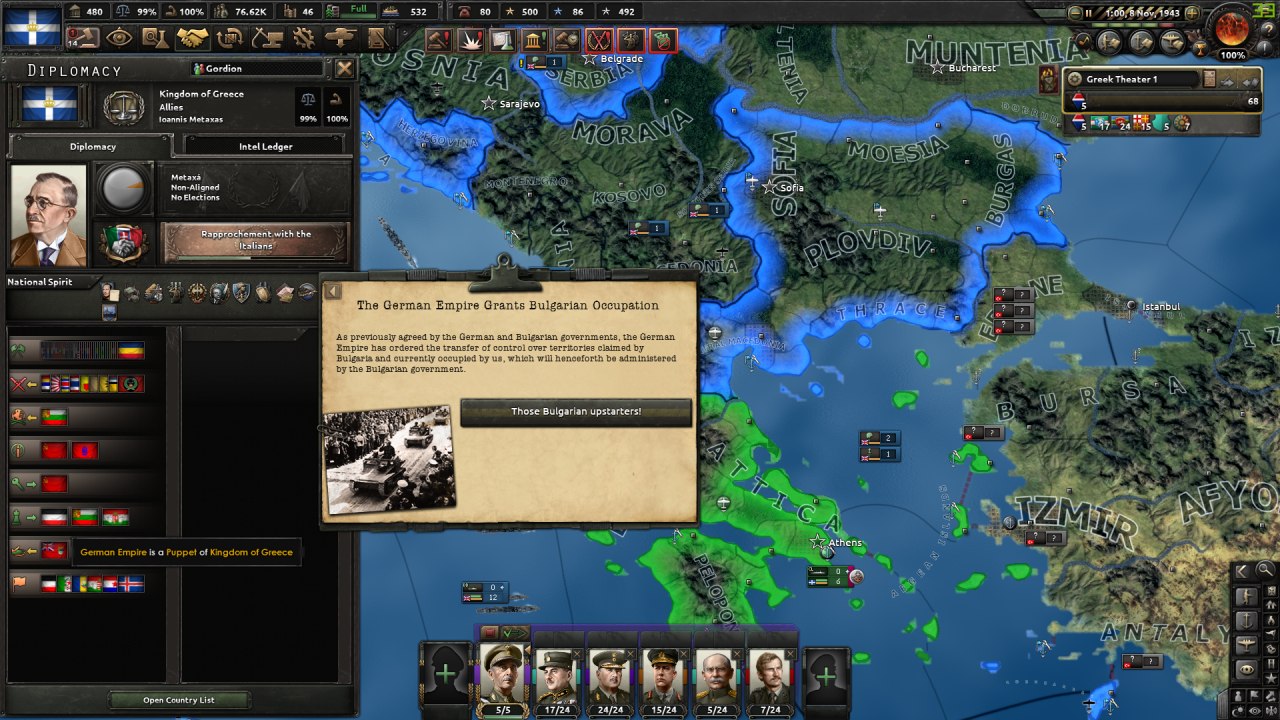Increase game speed with the plus control
This screenshot has height=720, width=1280.
(1191, 12)
